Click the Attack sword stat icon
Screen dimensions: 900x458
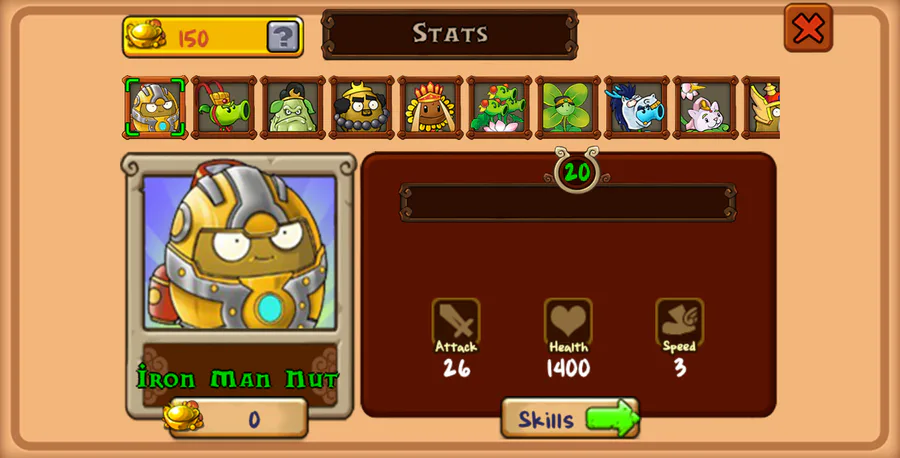456,322
